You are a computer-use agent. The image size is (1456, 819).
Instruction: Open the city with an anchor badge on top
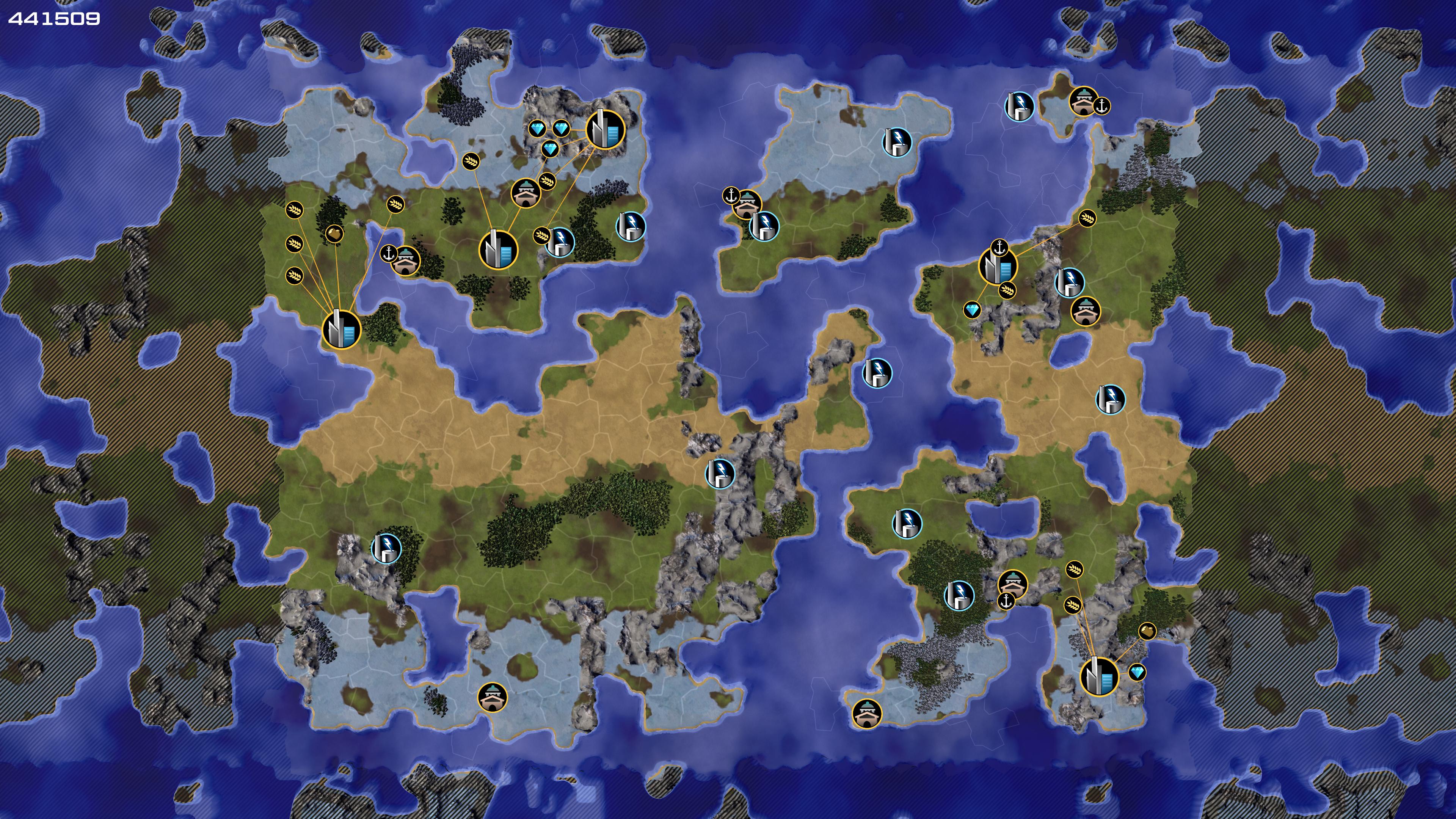coord(998,266)
